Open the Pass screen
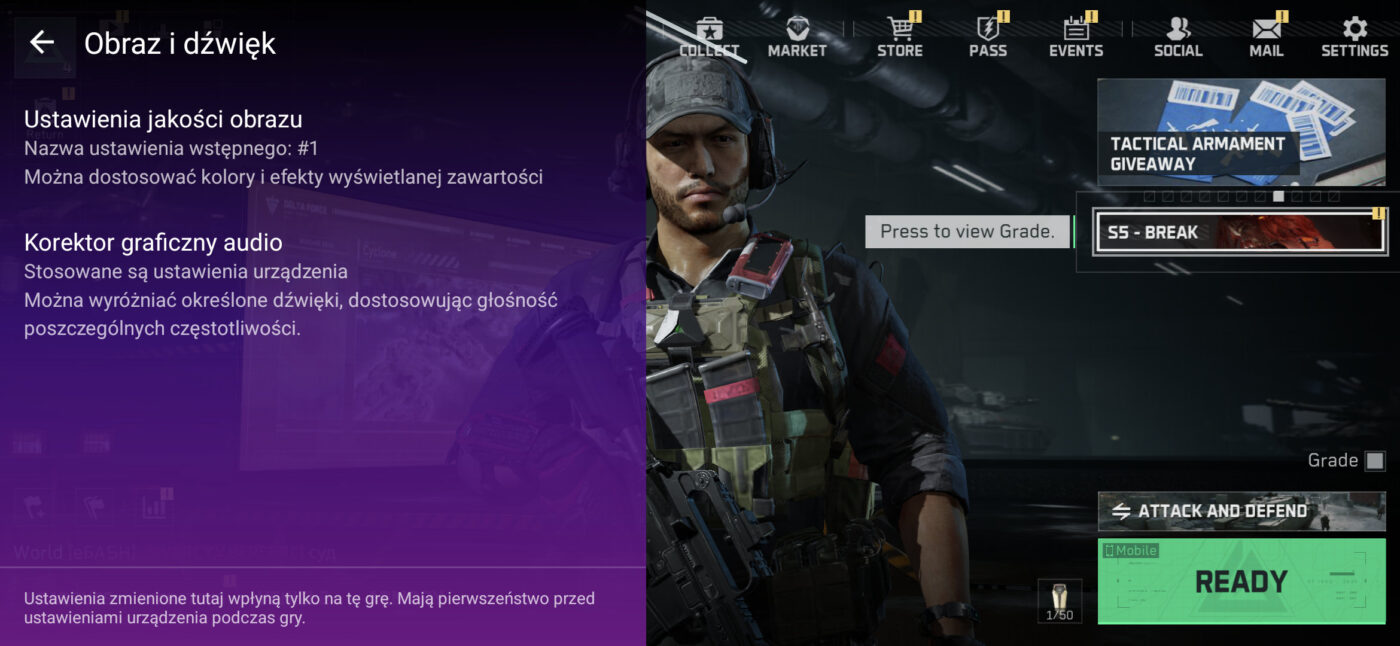Image resolution: width=1400 pixels, height=646 pixels. click(987, 37)
